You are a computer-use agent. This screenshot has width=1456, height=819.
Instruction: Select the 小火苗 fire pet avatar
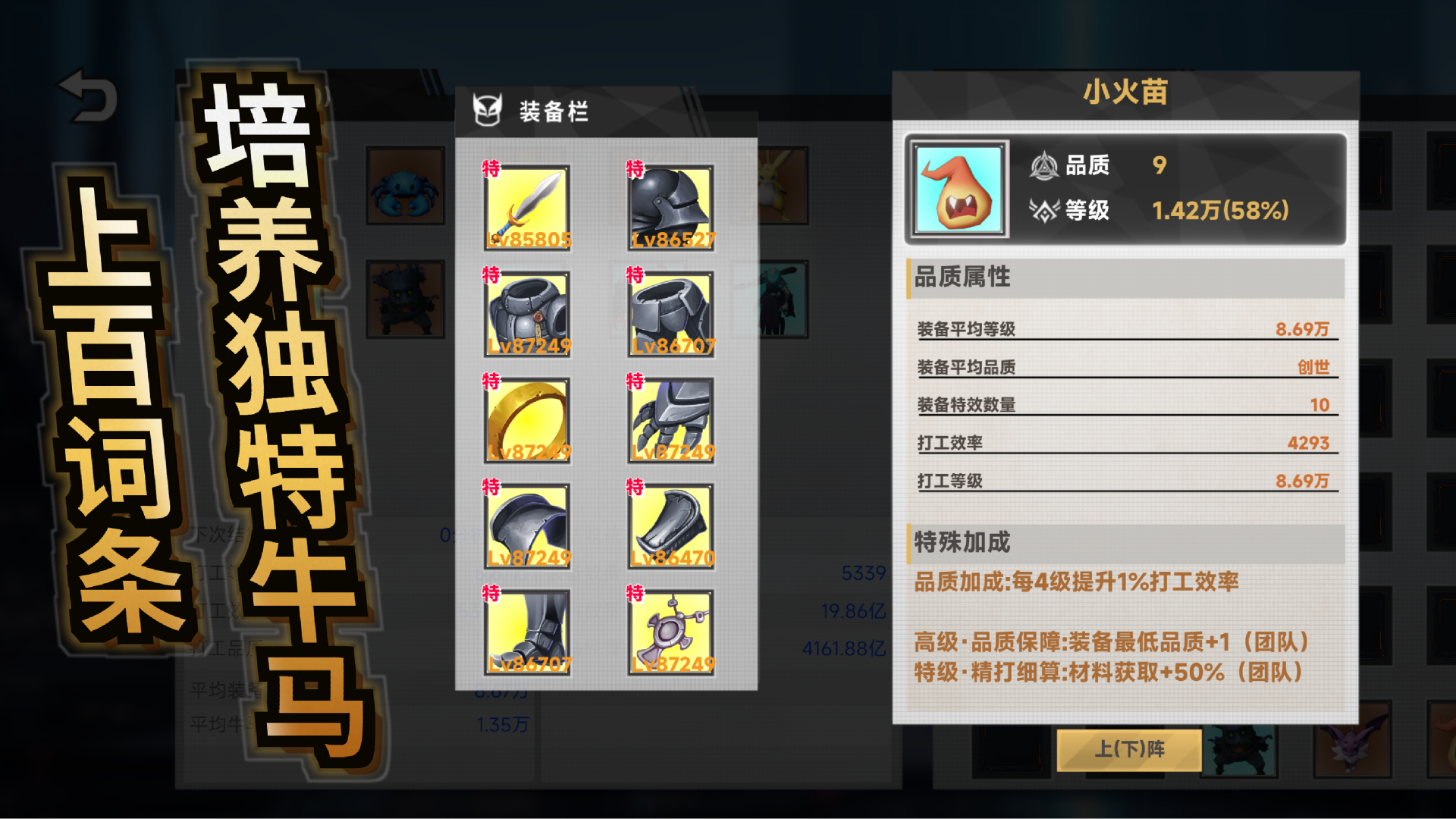(x=958, y=187)
